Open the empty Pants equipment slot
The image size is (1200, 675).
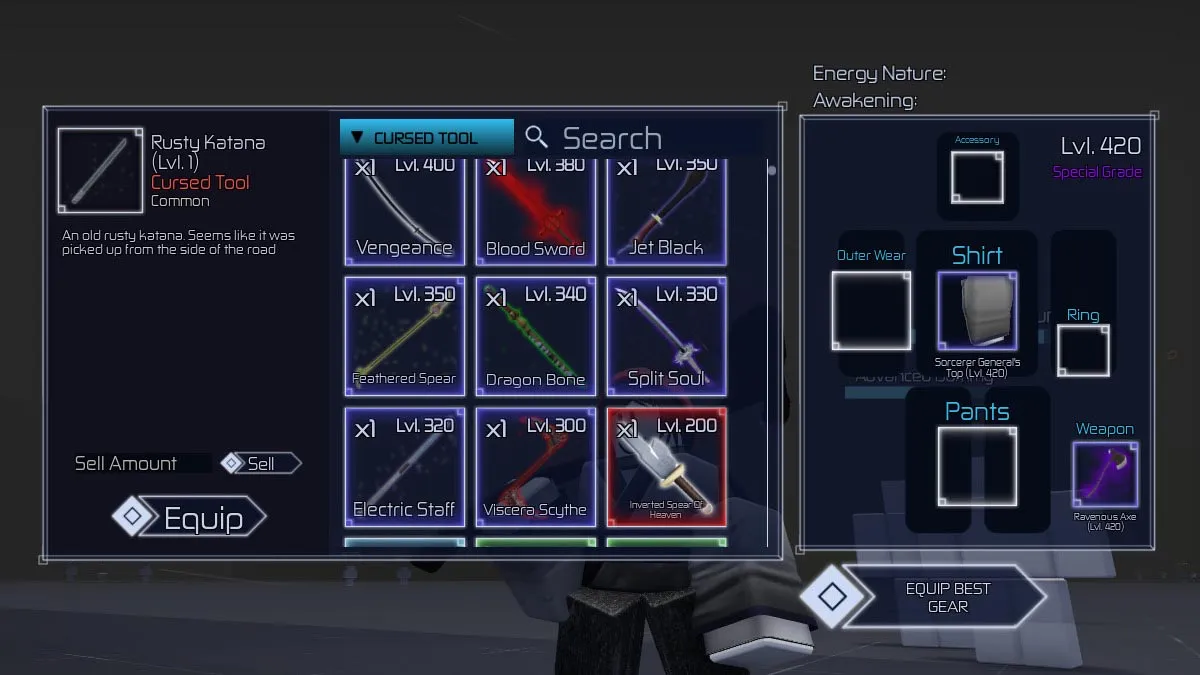977,466
